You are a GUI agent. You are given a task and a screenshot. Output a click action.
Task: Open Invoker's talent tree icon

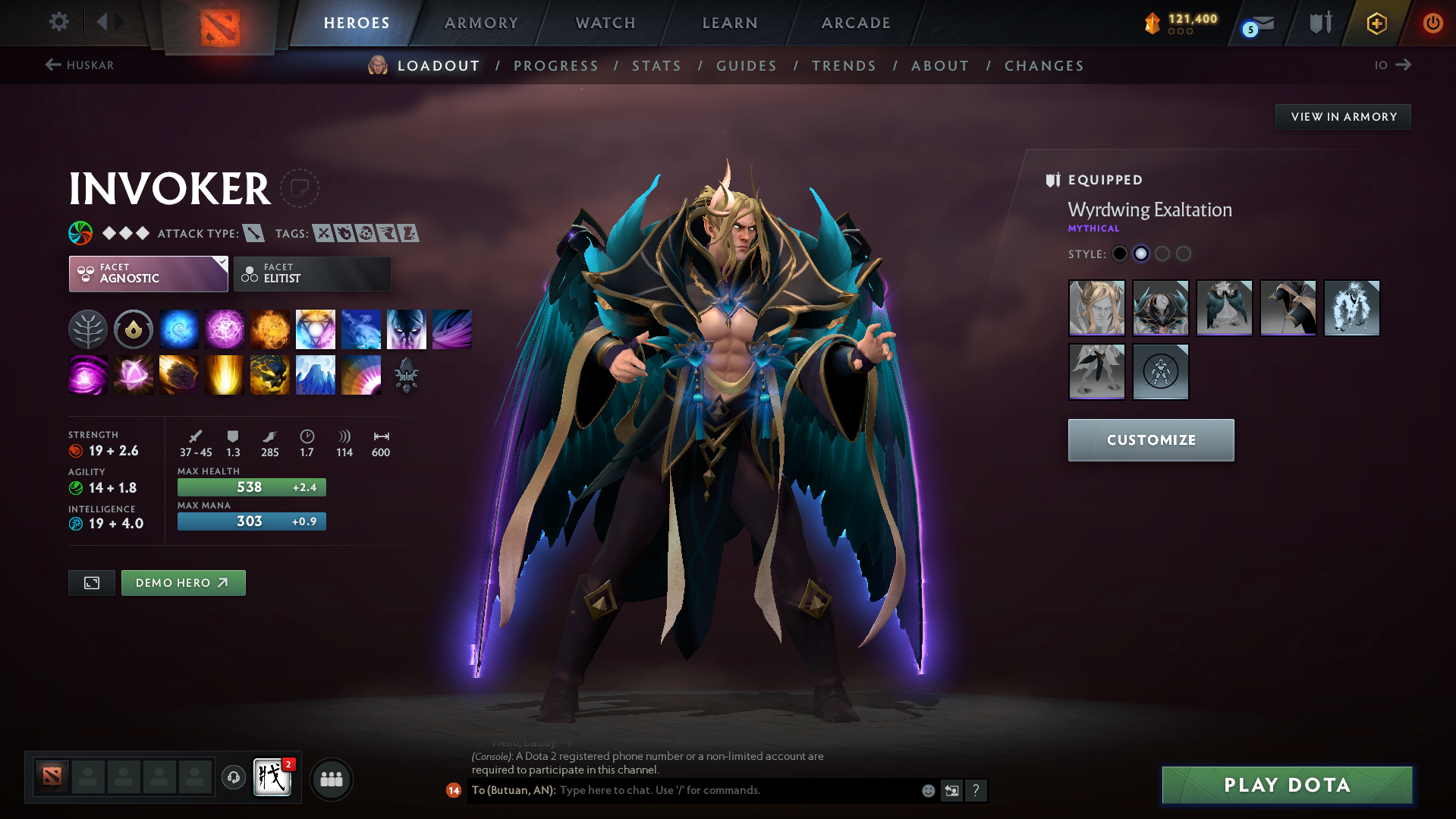click(x=87, y=329)
